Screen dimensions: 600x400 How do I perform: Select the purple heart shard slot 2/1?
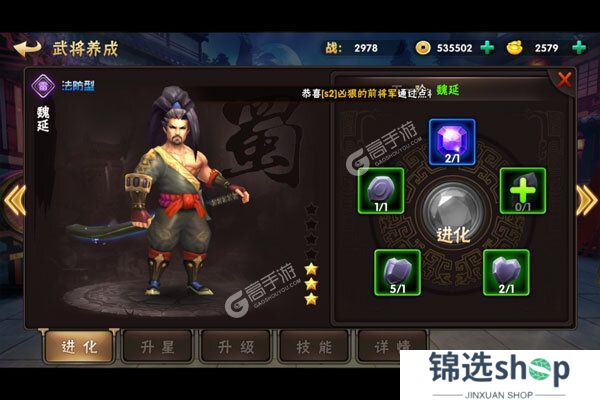pyautogui.click(x=505, y=271)
